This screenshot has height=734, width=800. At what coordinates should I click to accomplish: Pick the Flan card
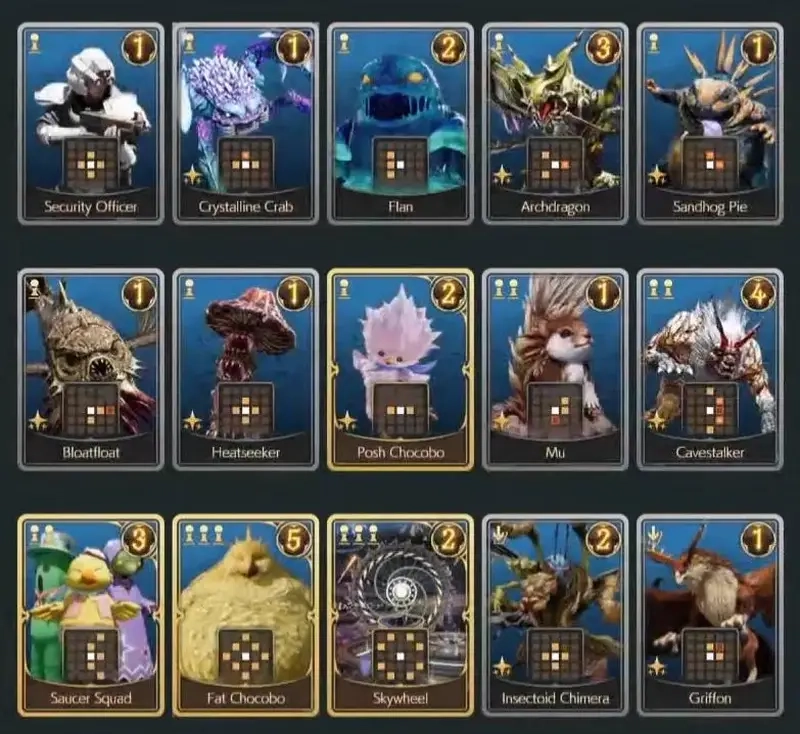point(400,124)
